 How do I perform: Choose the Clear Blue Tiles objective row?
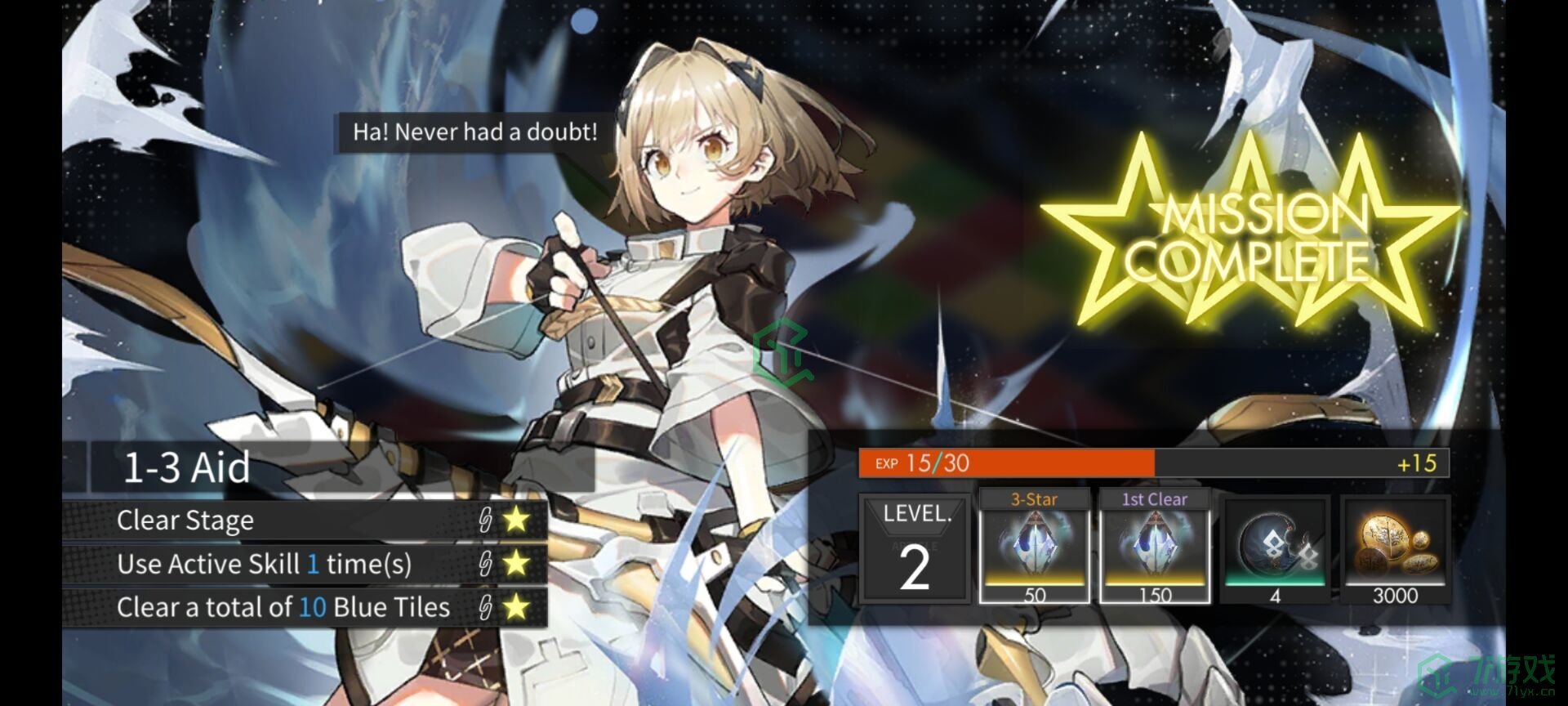305,607
